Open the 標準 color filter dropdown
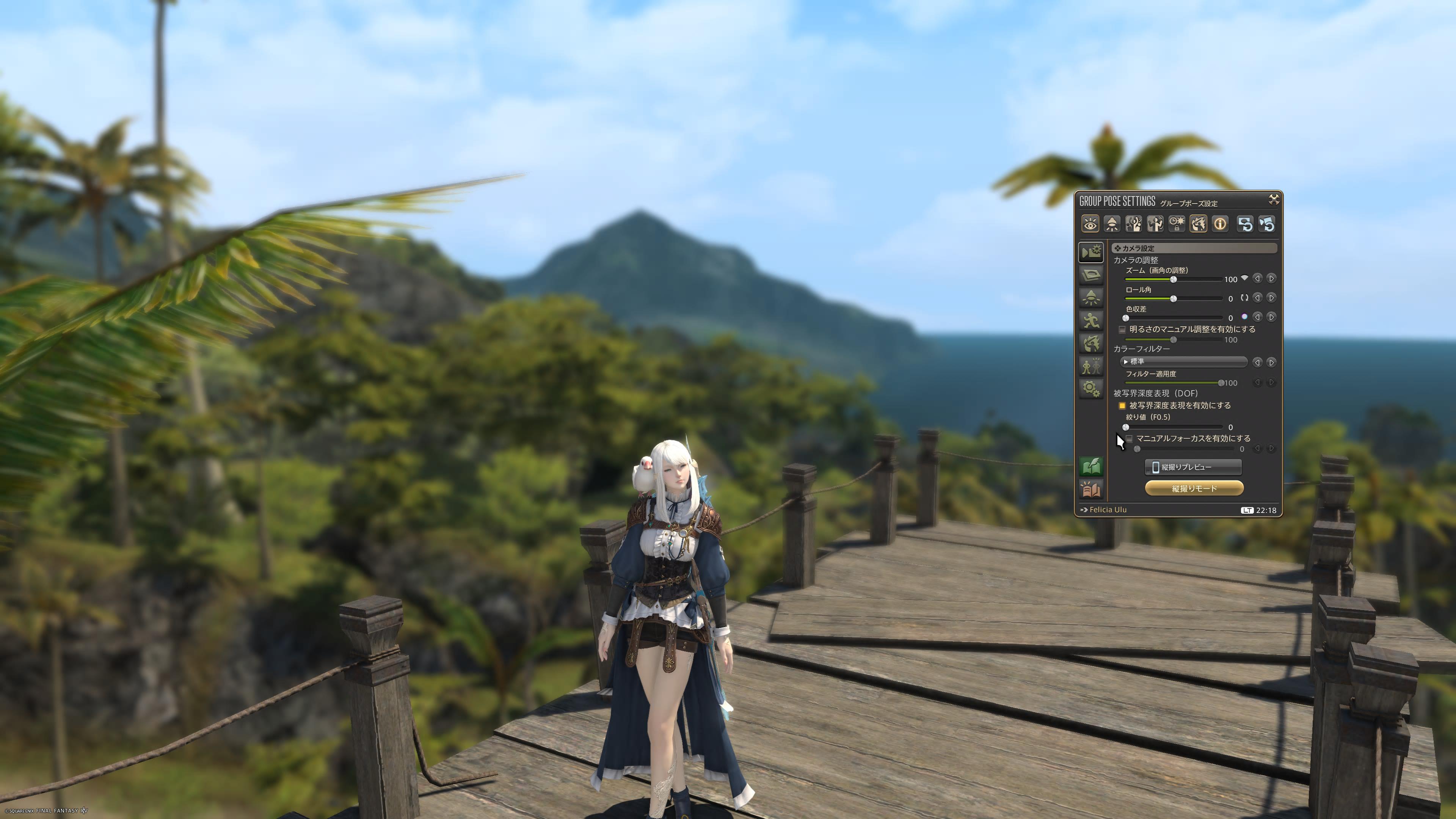 (1183, 362)
